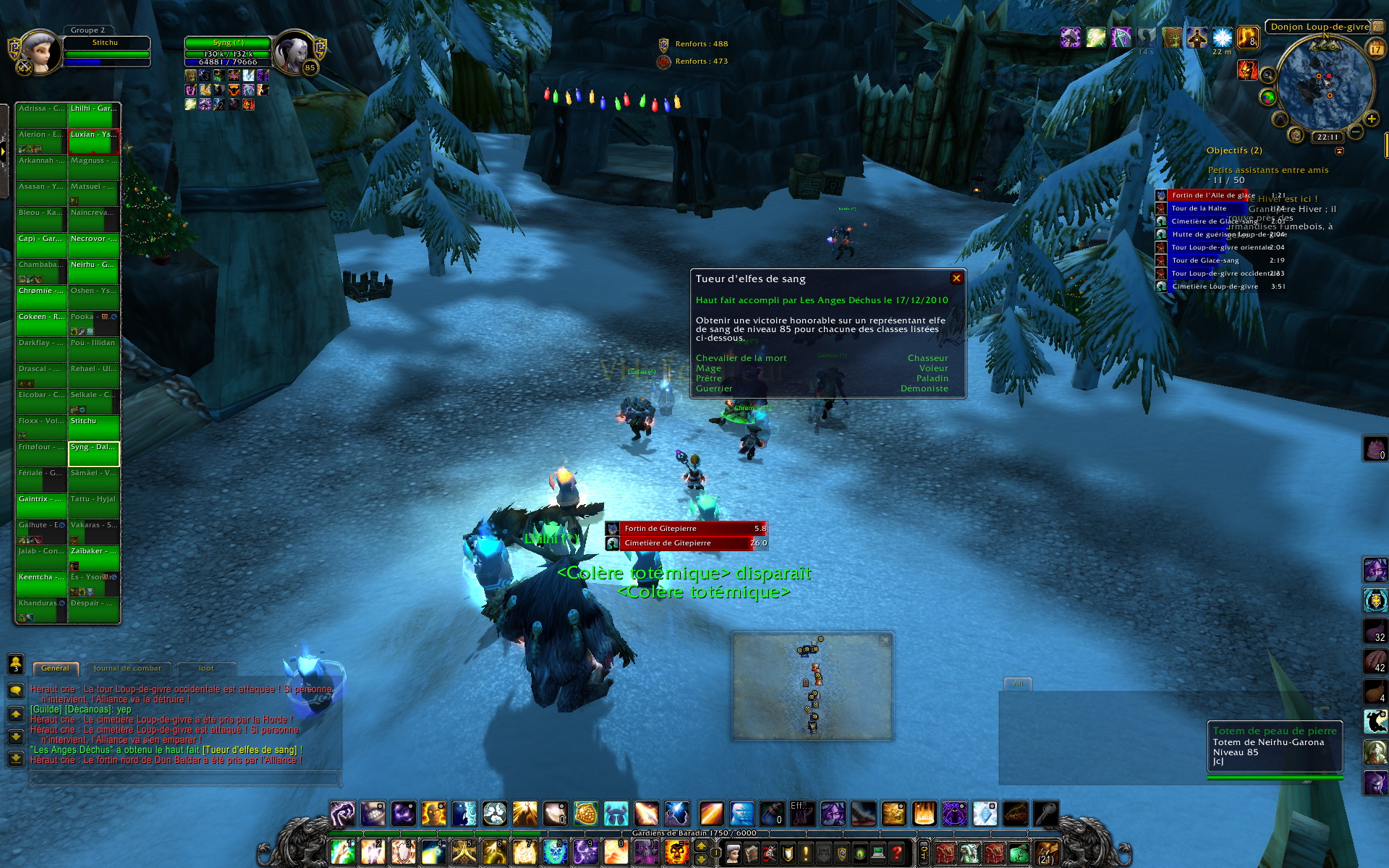Open the minimap tracking magnifier button
Screen dimensions: 1389x868
click(x=1267, y=75)
